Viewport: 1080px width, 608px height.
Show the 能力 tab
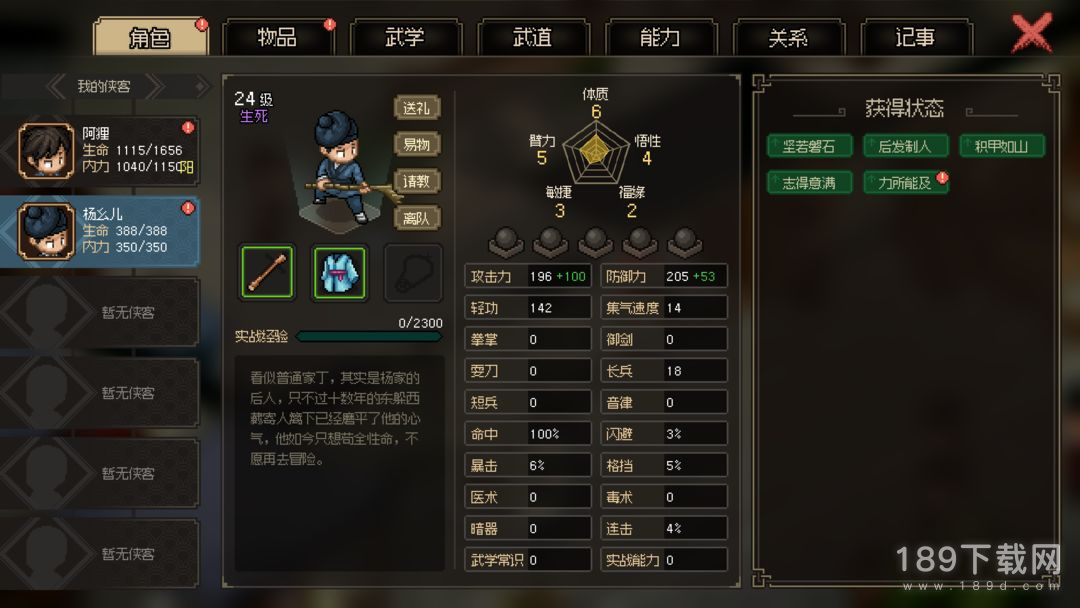[x=660, y=38]
